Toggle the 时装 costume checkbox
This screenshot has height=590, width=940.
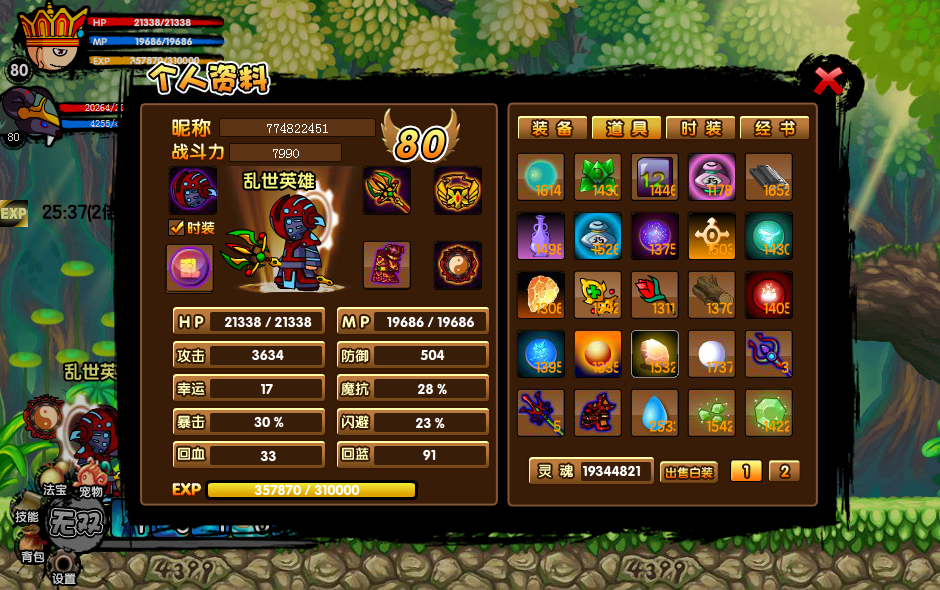click(x=176, y=228)
